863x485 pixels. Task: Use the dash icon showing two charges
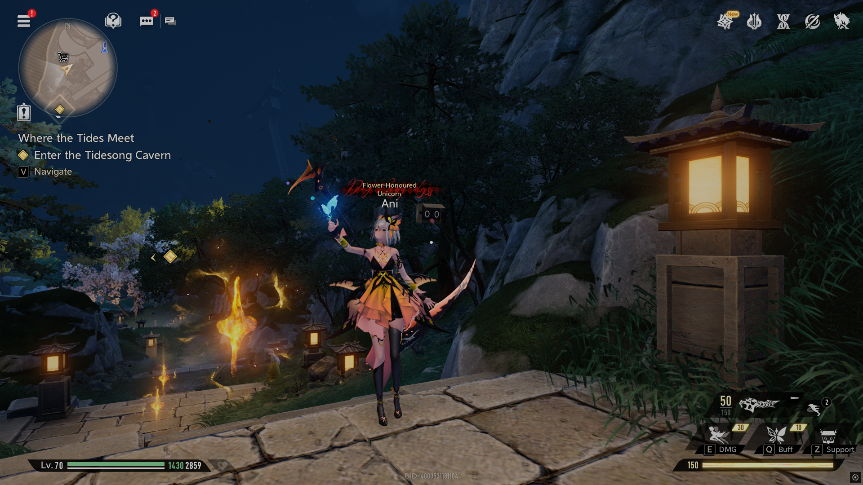tap(816, 409)
